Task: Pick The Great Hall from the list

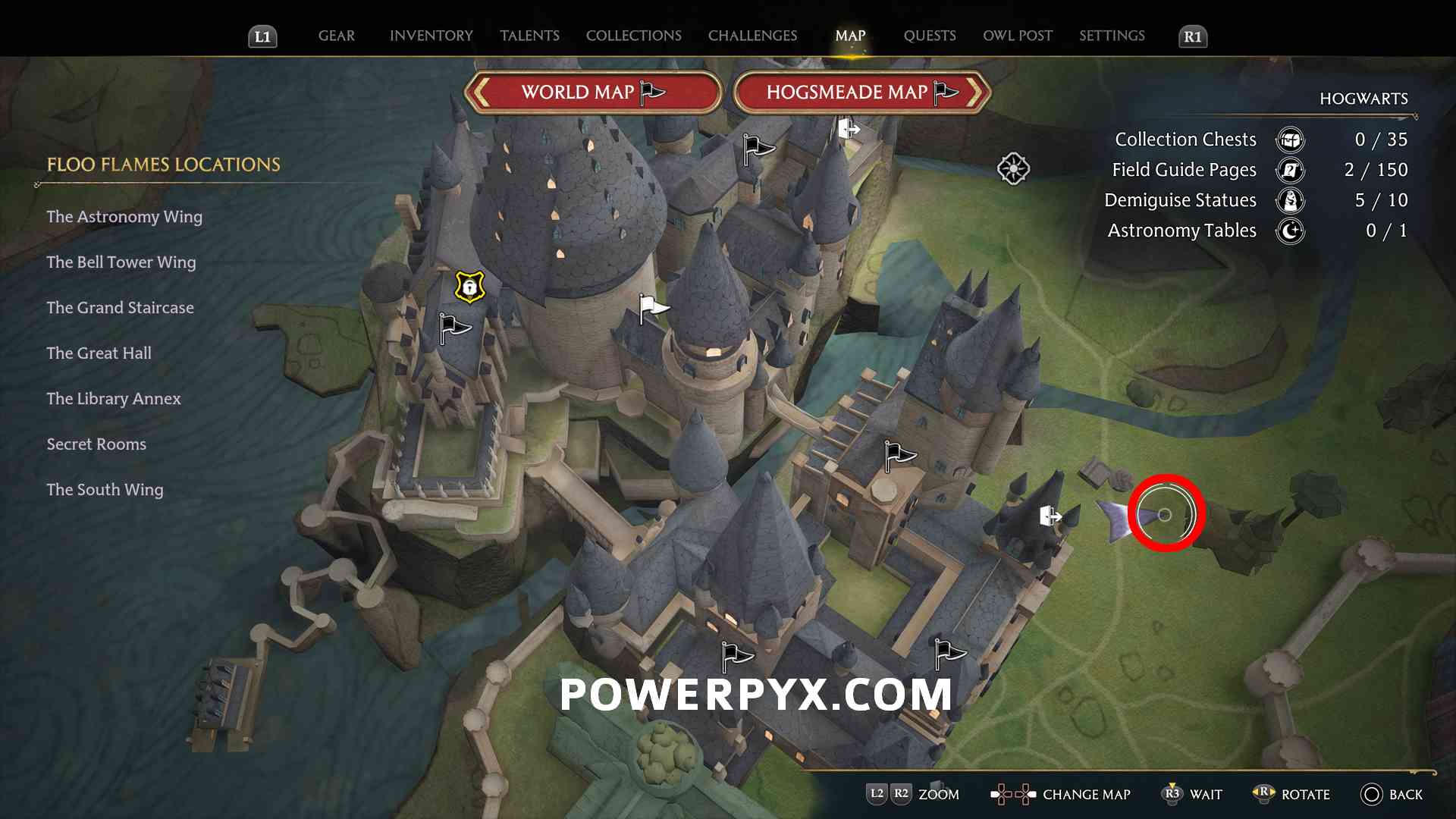Action: click(99, 353)
